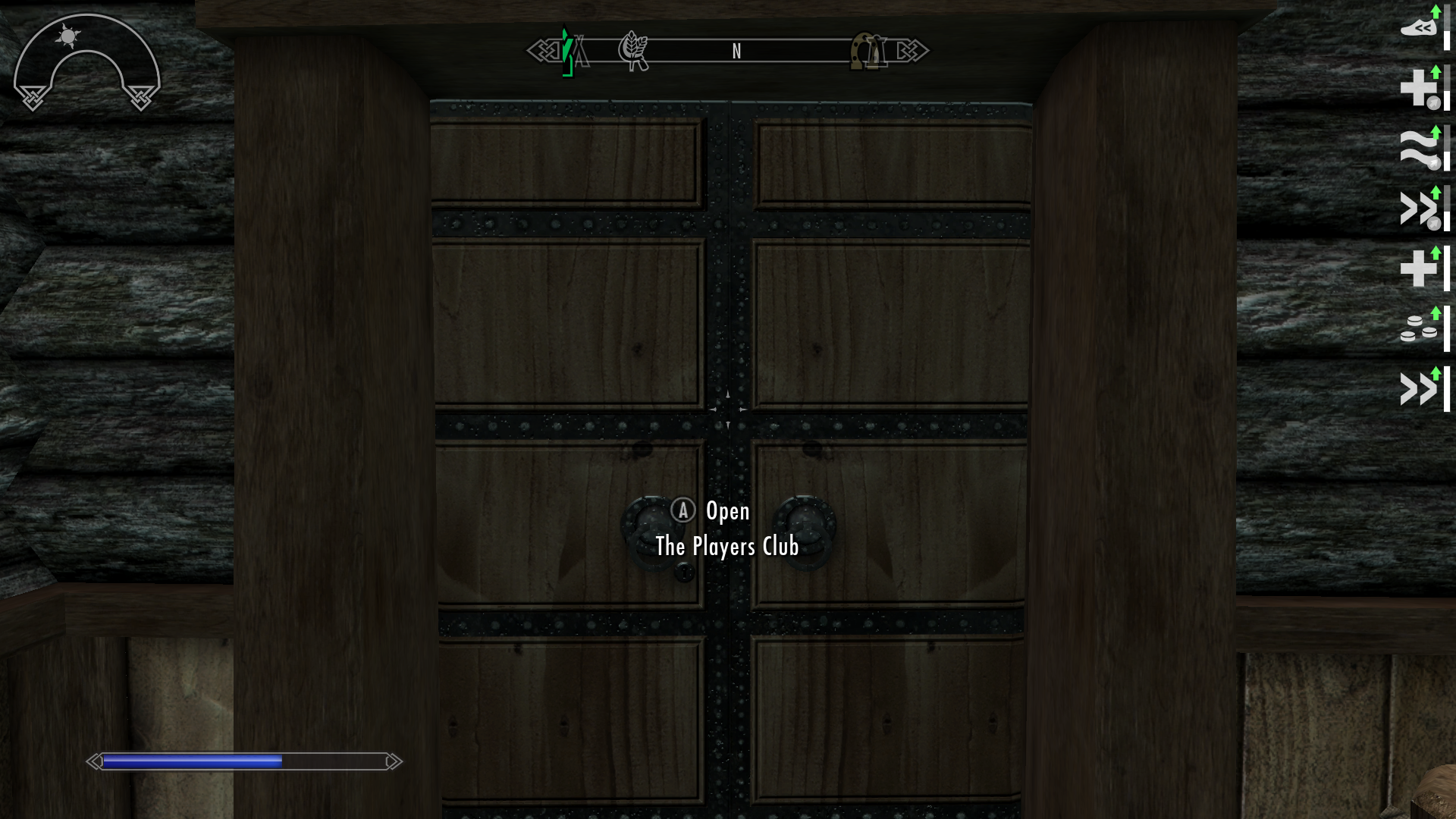
Task: Select the double chevron effect with round badge
Action: click(x=1419, y=209)
